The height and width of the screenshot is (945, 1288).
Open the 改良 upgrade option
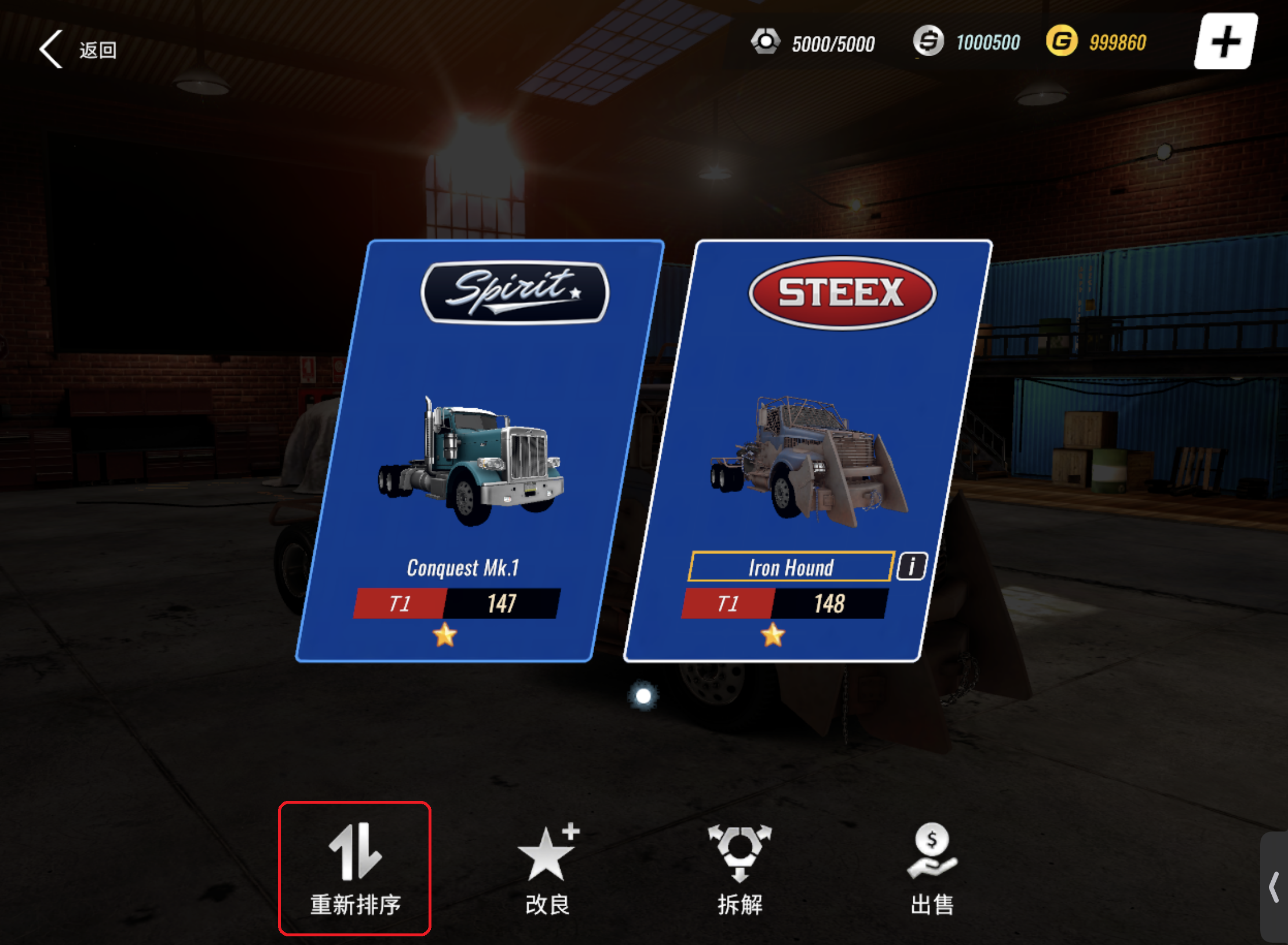(x=547, y=868)
